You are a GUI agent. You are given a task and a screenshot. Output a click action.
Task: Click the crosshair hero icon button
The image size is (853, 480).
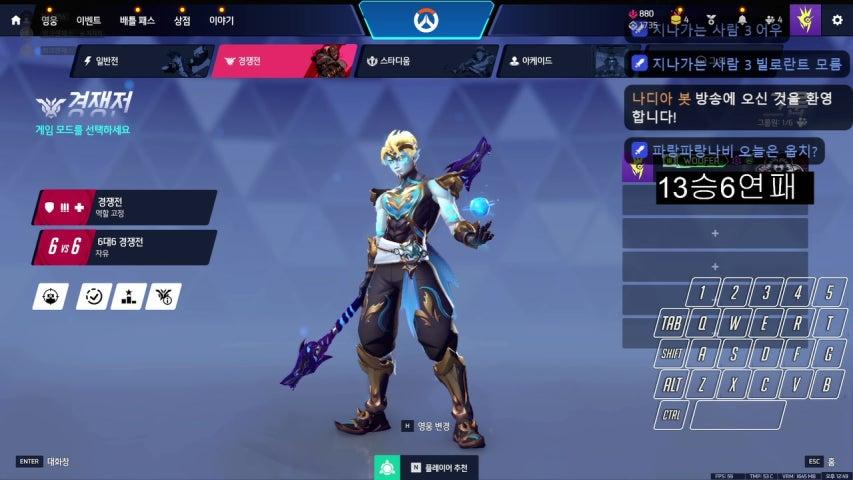click(50, 296)
